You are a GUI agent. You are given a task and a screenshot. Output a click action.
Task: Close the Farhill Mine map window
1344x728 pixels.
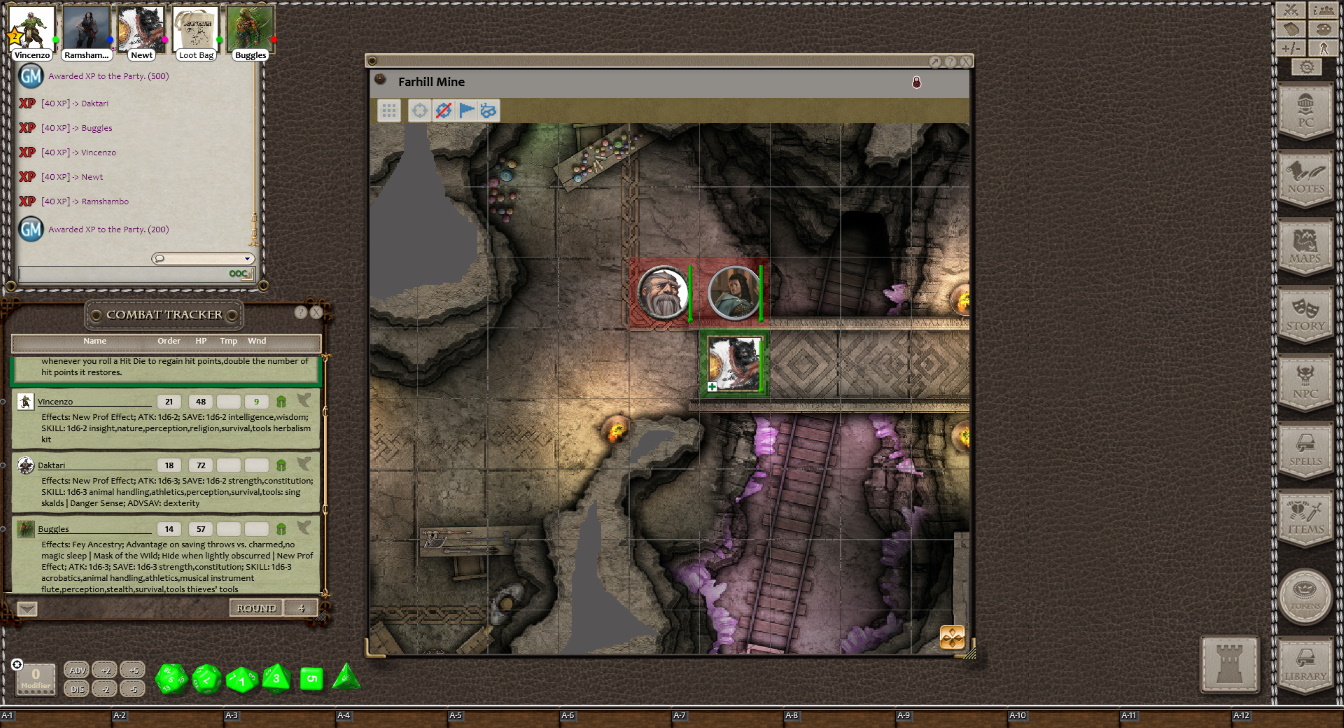point(965,61)
